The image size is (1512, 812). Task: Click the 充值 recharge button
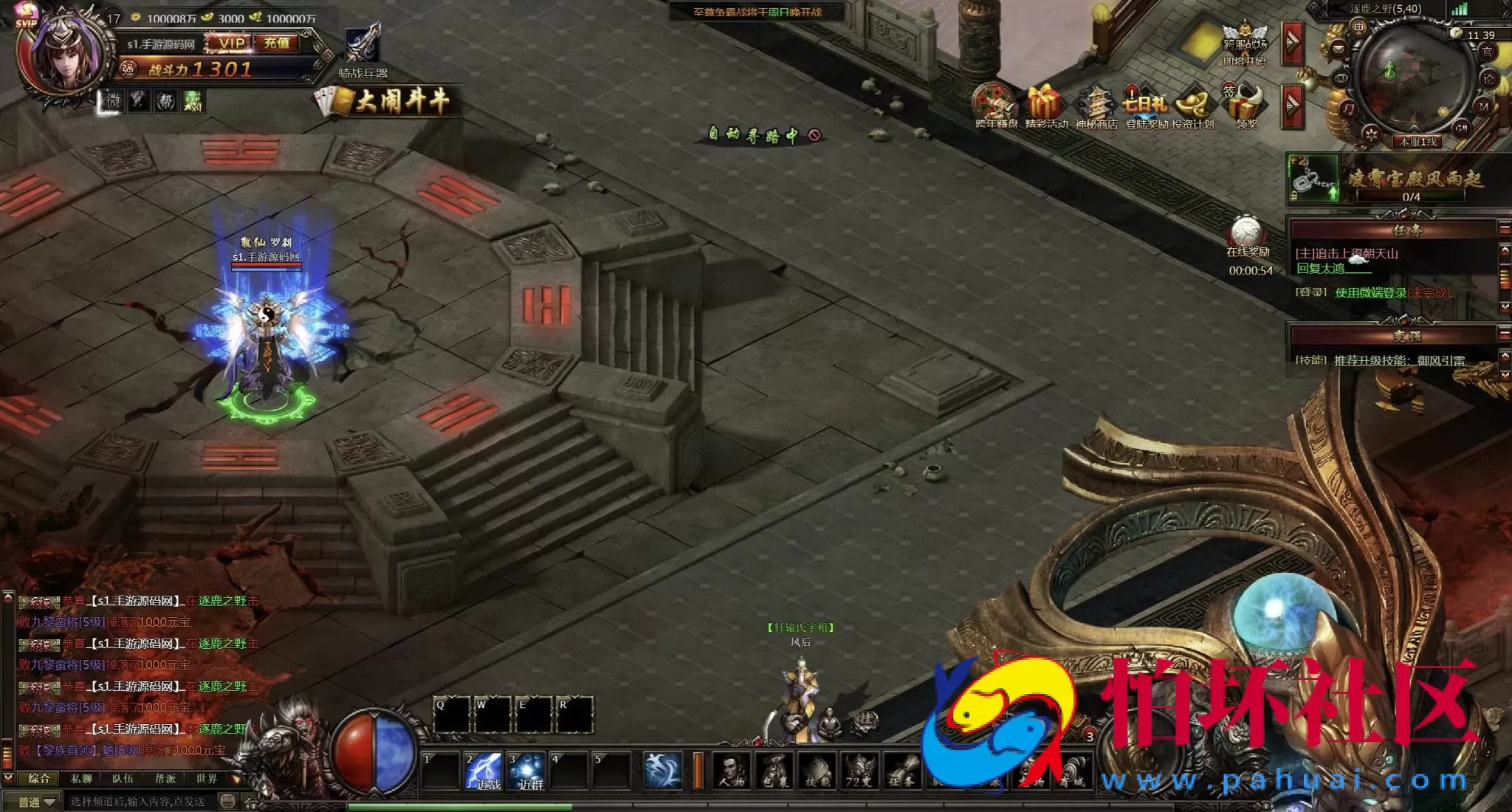[x=277, y=43]
